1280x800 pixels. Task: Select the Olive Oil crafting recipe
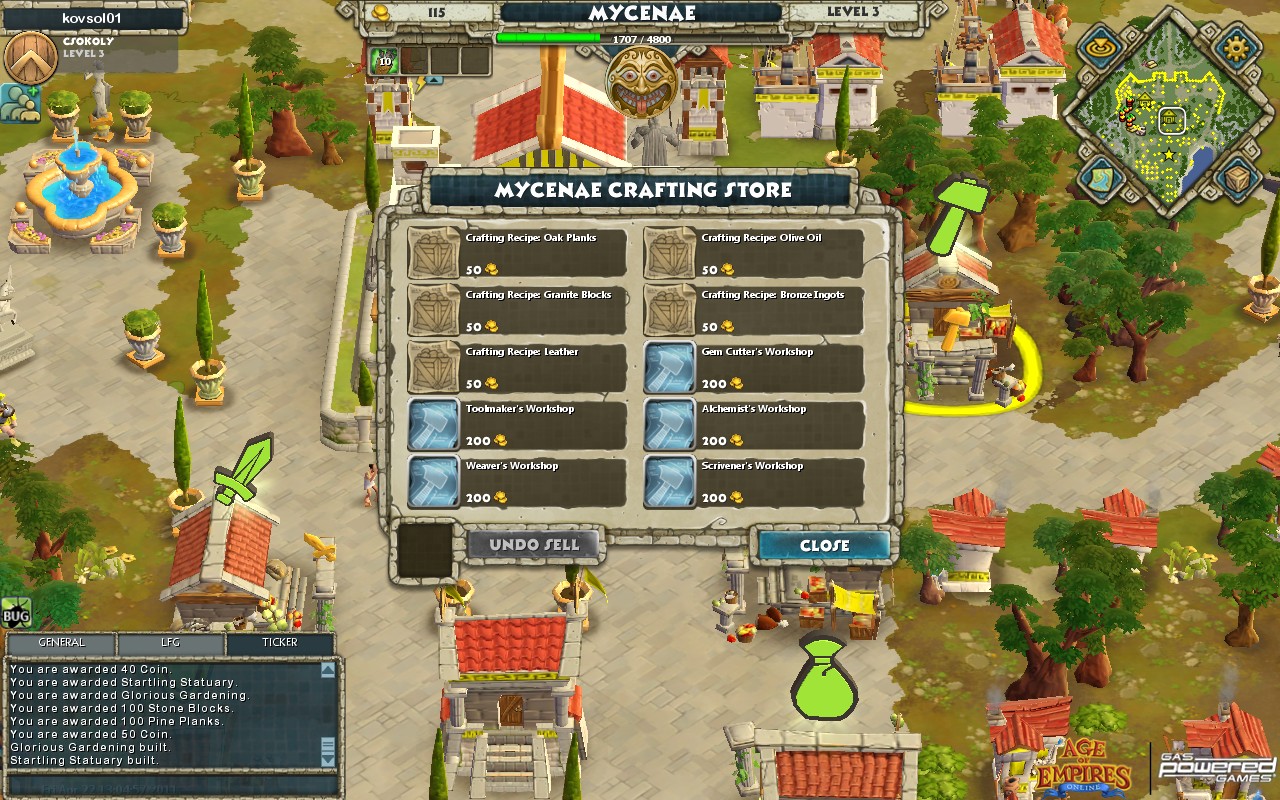click(x=753, y=253)
